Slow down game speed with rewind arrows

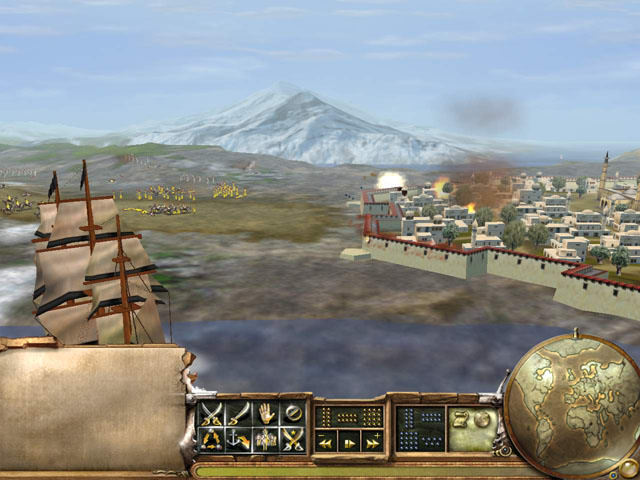[326, 441]
